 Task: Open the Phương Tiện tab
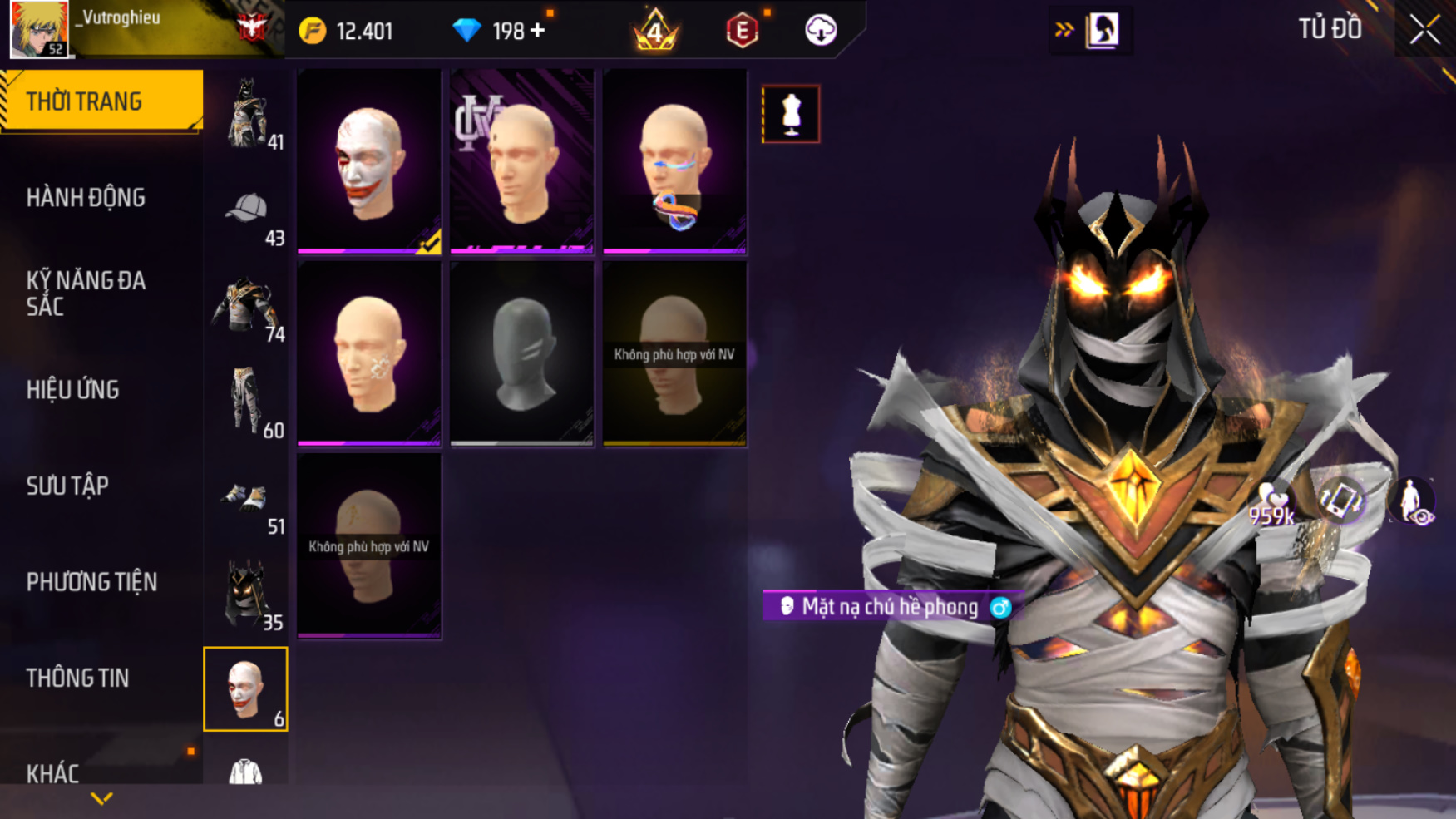tap(91, 582)
